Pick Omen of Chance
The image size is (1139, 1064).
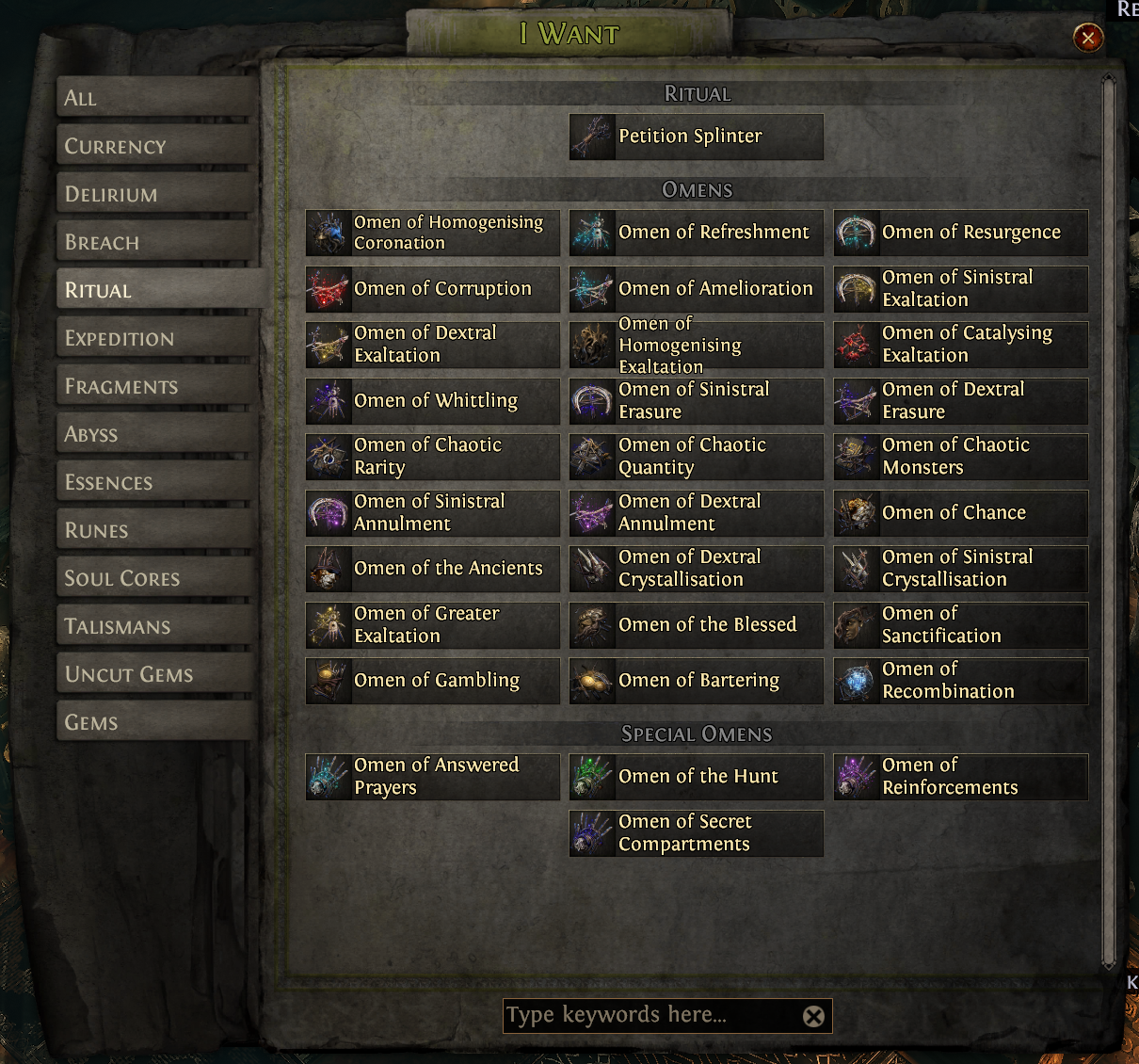(x=960, y=513)
